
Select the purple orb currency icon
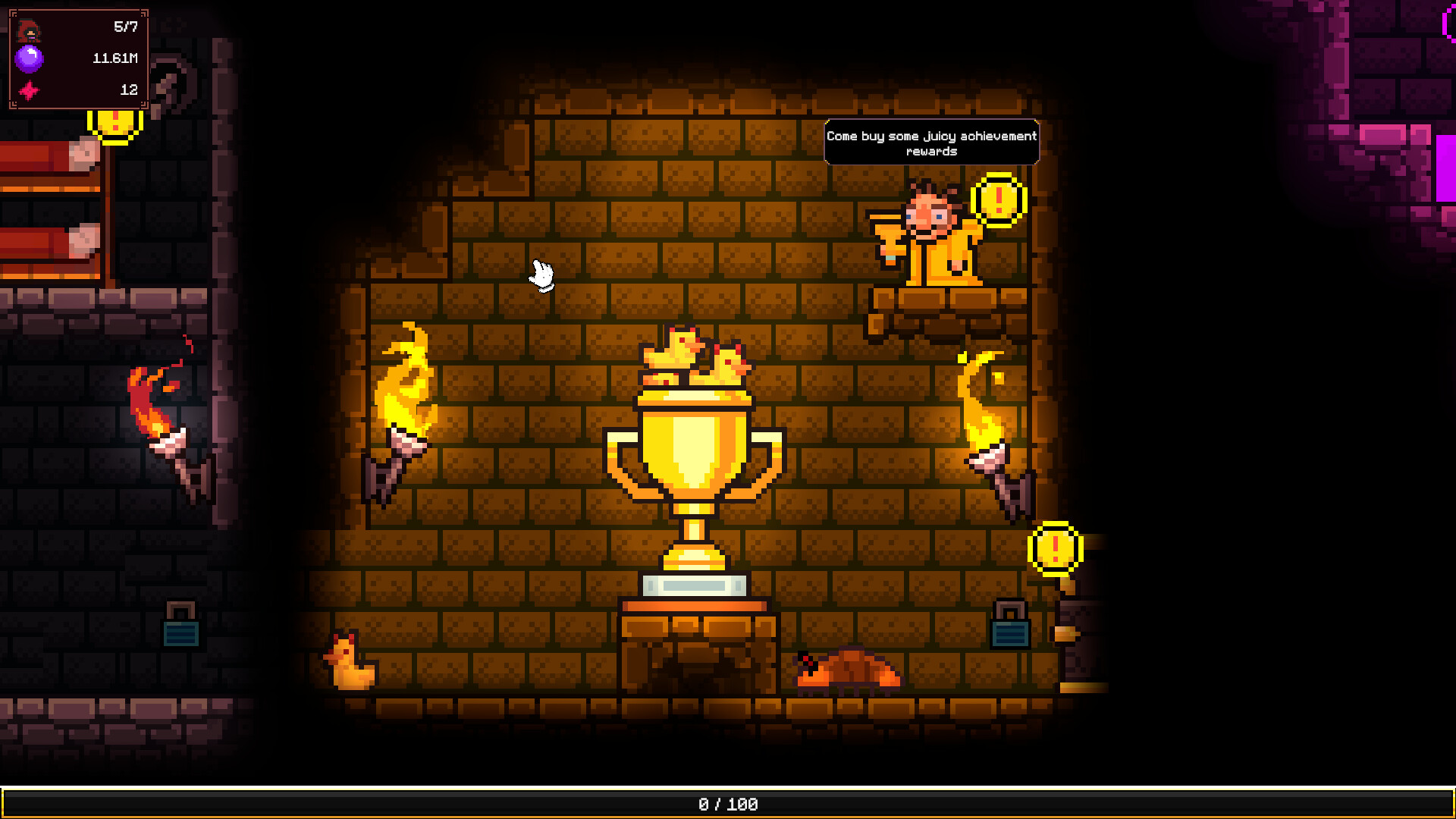[28, 57]
